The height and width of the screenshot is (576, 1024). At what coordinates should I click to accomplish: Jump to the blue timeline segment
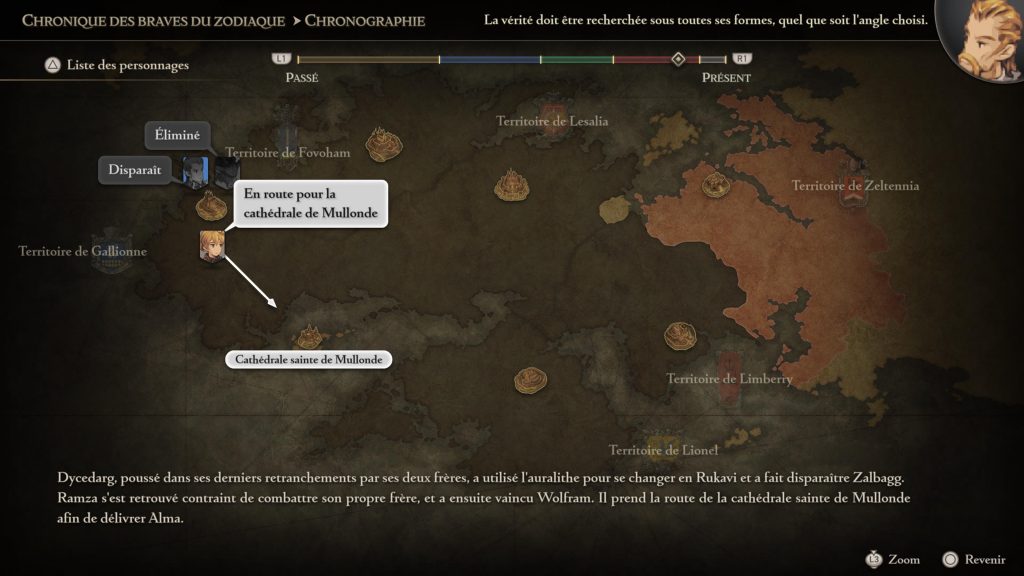click(490, 59)
